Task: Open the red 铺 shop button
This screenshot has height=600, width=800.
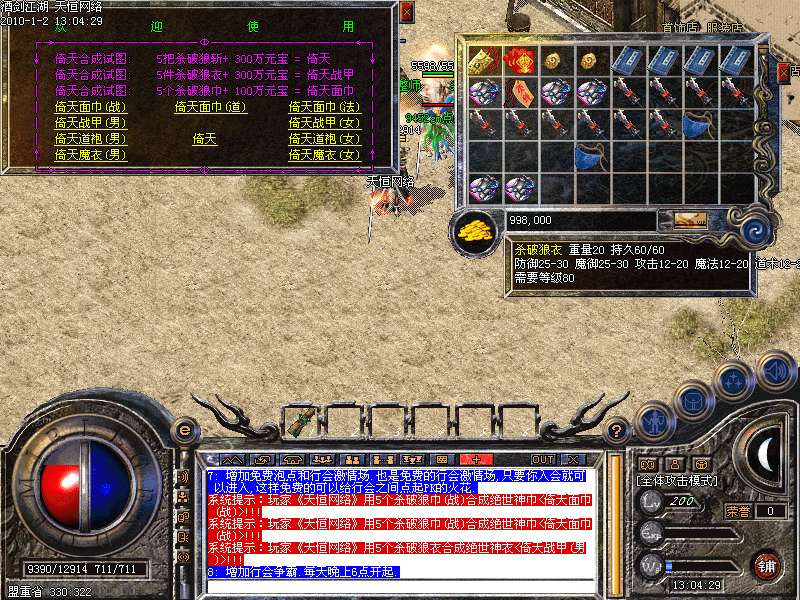Action: pyautogui.click(x=766, y=564)
